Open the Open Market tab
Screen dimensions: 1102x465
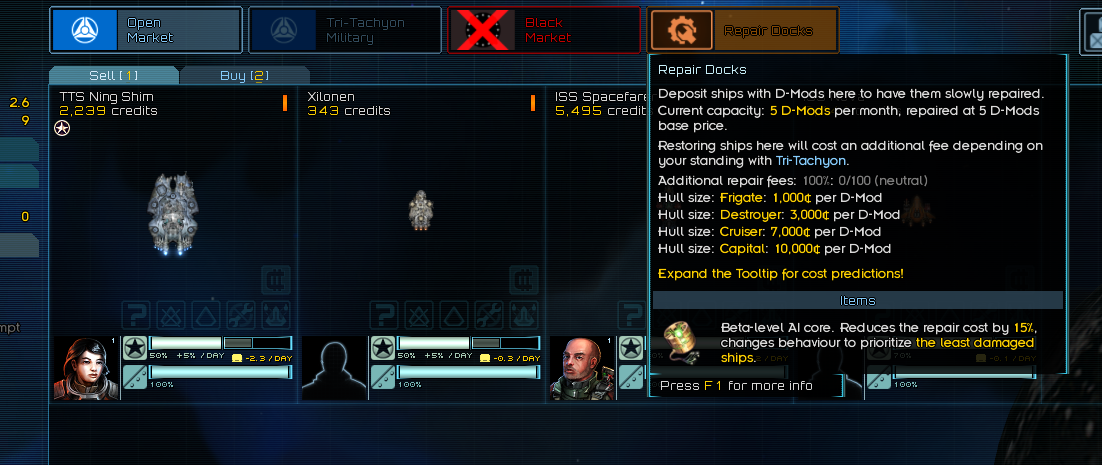tap(146, 30)
